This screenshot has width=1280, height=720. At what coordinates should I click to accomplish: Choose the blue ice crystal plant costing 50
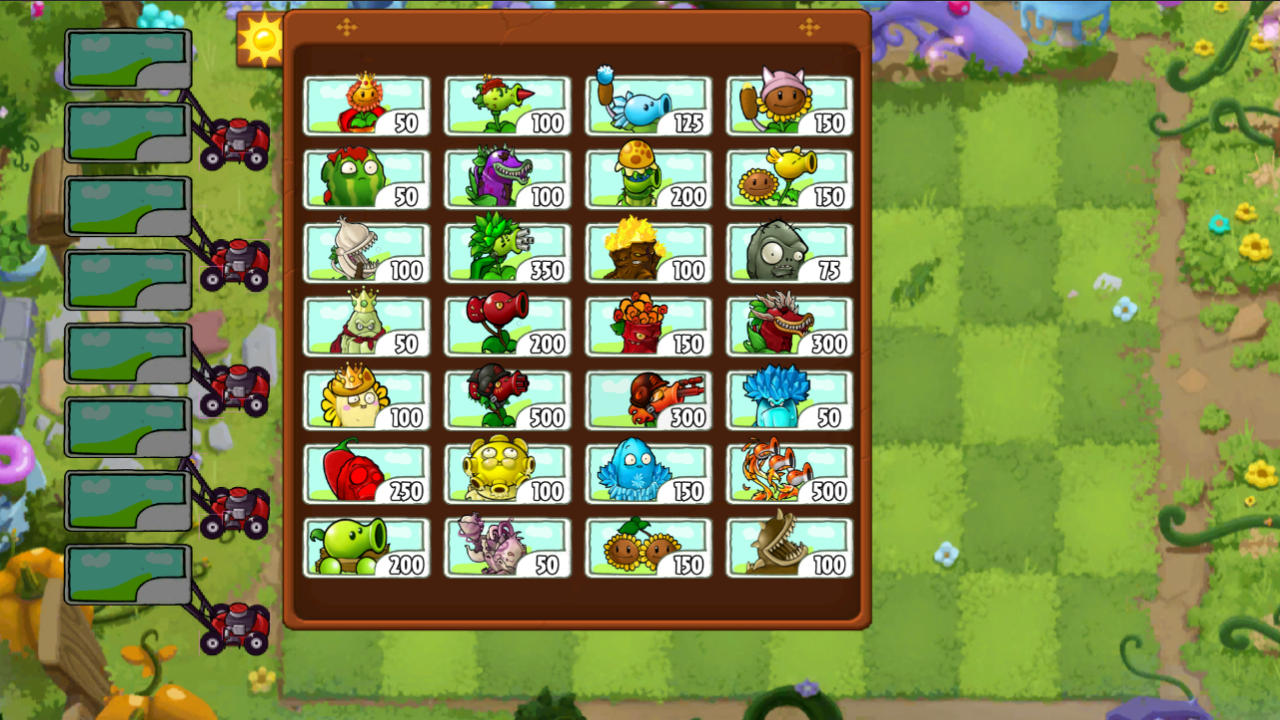(788, 398)
